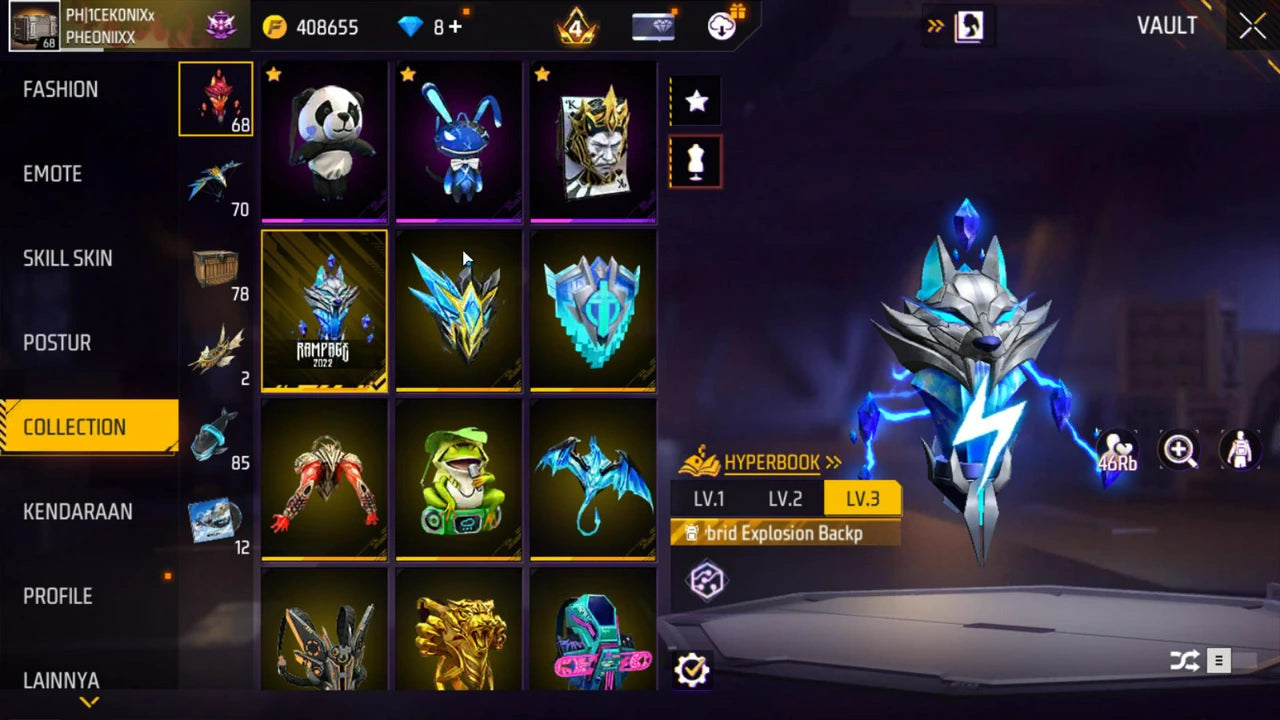
Task: Open the treasure chest loot box subcategory
Action: (x=216, y=268)
